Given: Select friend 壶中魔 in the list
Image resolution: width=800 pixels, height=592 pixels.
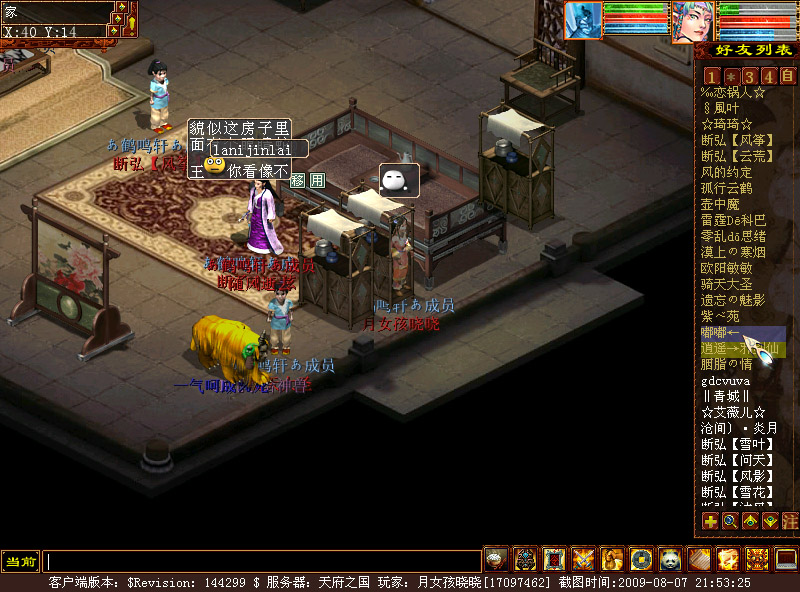Looking at the screenshot, I should (x=720, y=204).
